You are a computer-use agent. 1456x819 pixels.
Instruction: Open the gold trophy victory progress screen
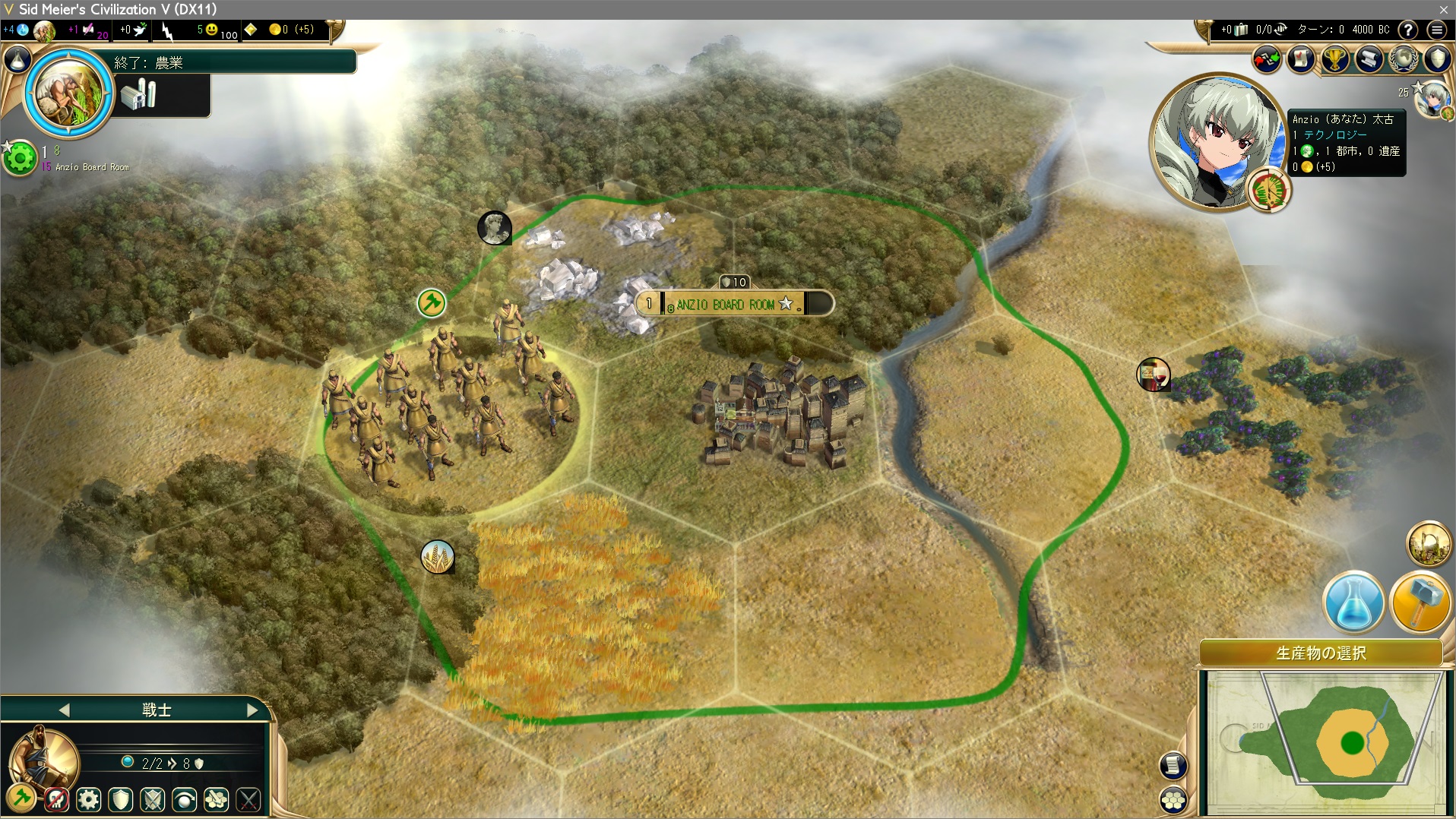click(1335, 59)
